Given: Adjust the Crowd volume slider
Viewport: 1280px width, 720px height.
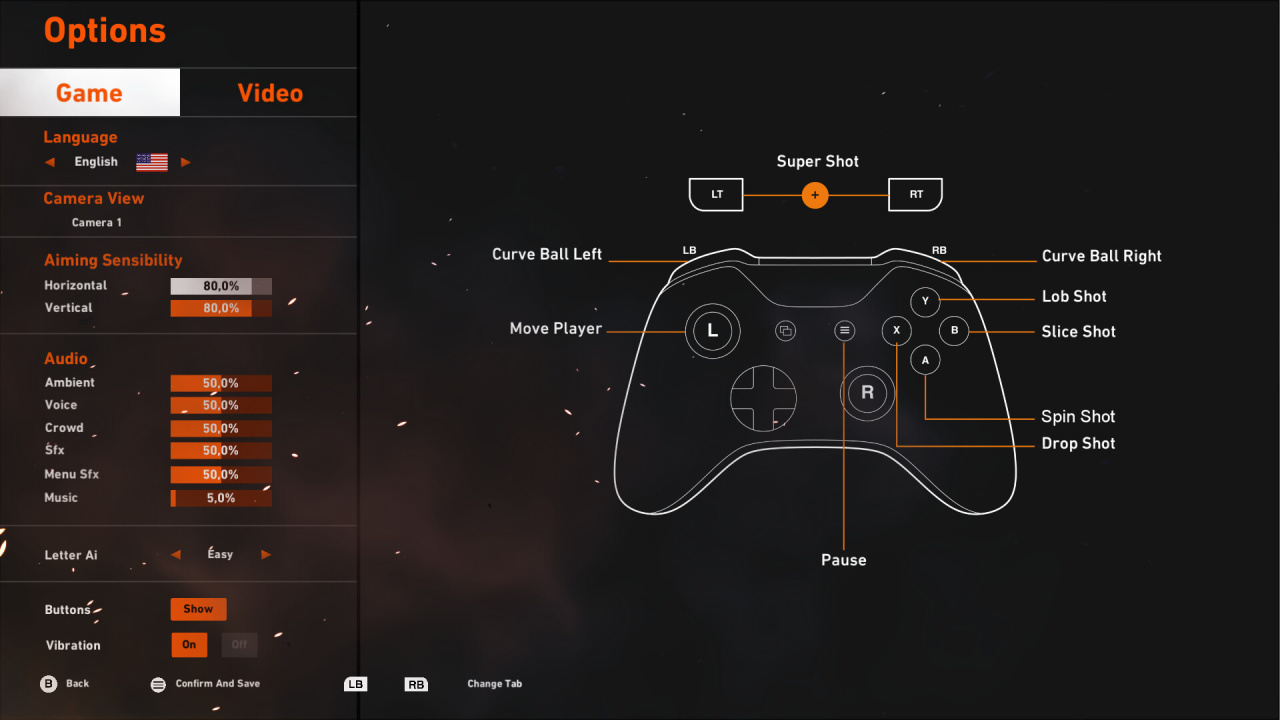Looking at the screenshot, I should pyautogui.click(x=221, y=428).
